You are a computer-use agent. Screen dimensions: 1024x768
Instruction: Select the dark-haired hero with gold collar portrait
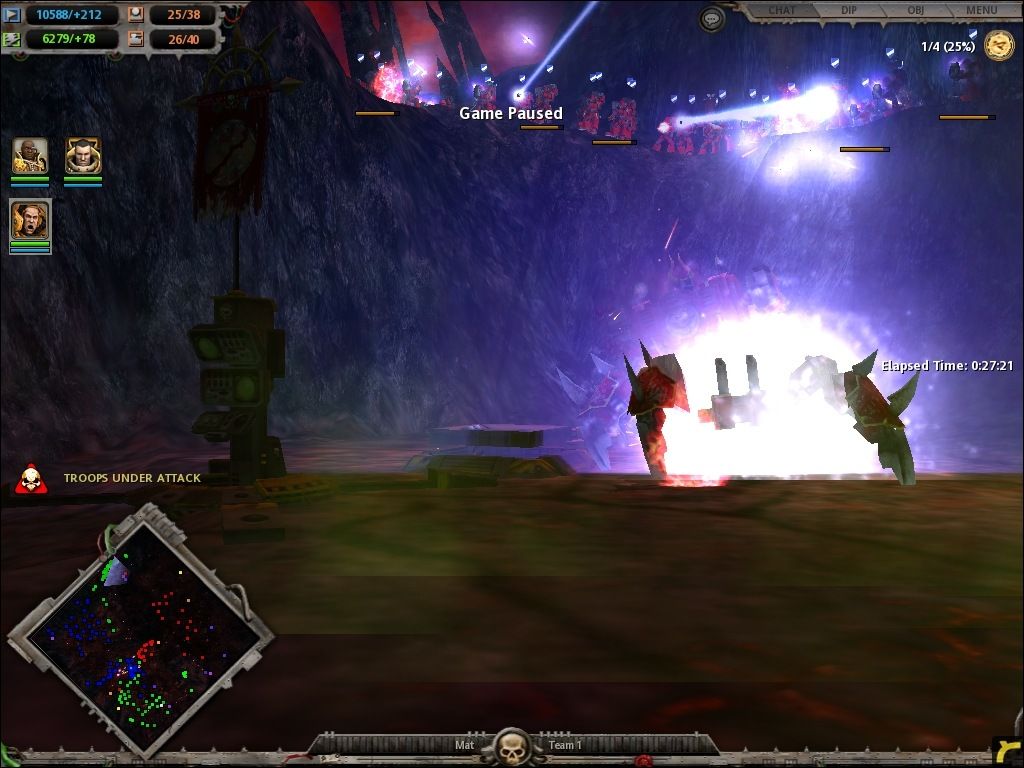pyautogui.click(x=82, y=157)
